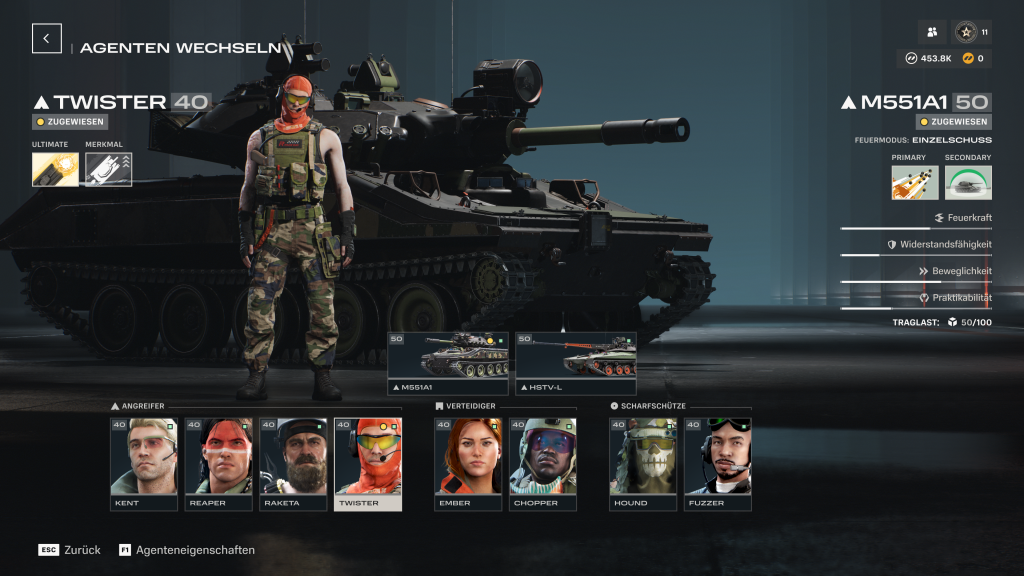Open Twister's Ultimate ability icon

(x=55, y=169)
